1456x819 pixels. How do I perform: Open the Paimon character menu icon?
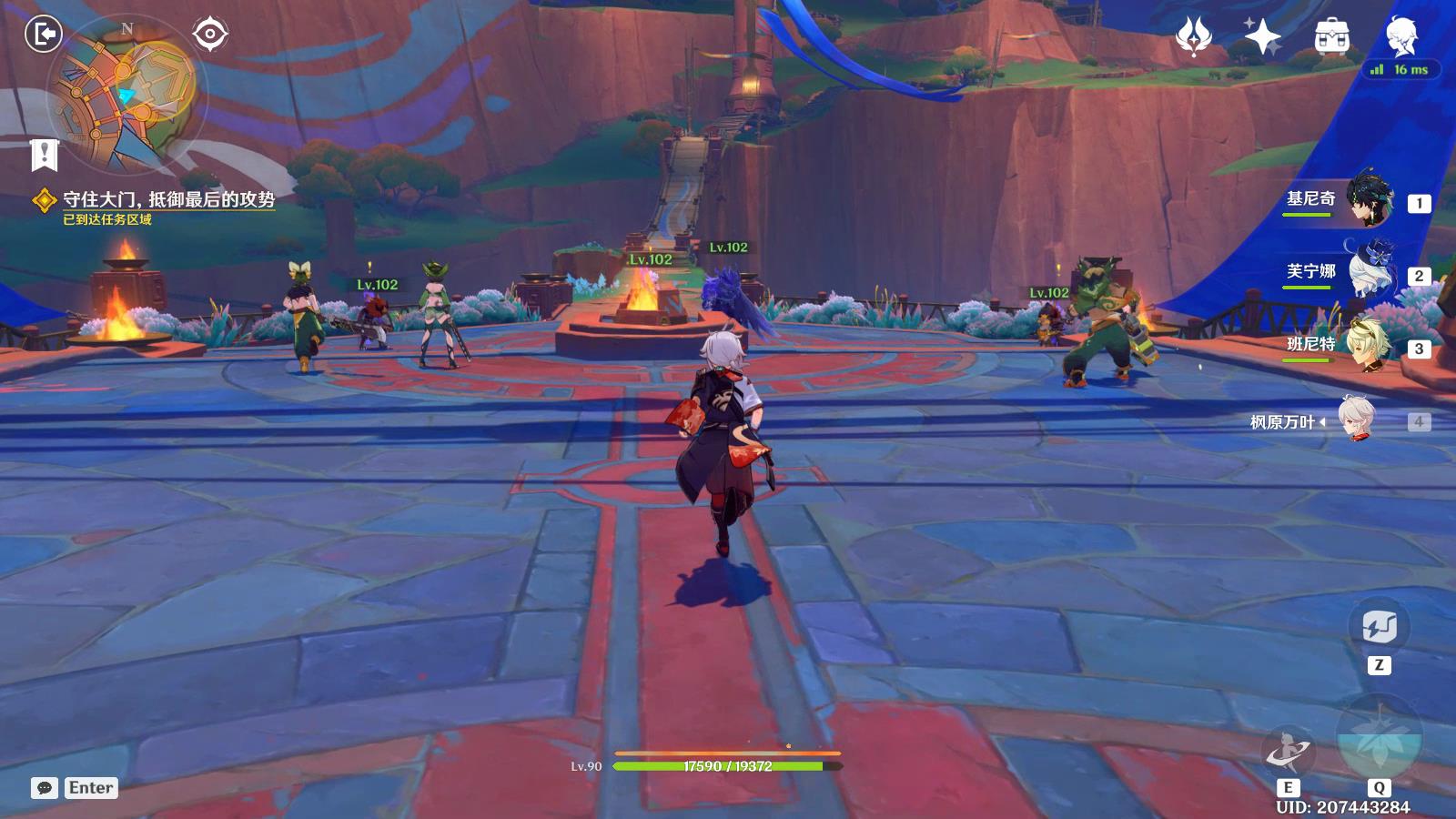click(x=1400, y=37)
